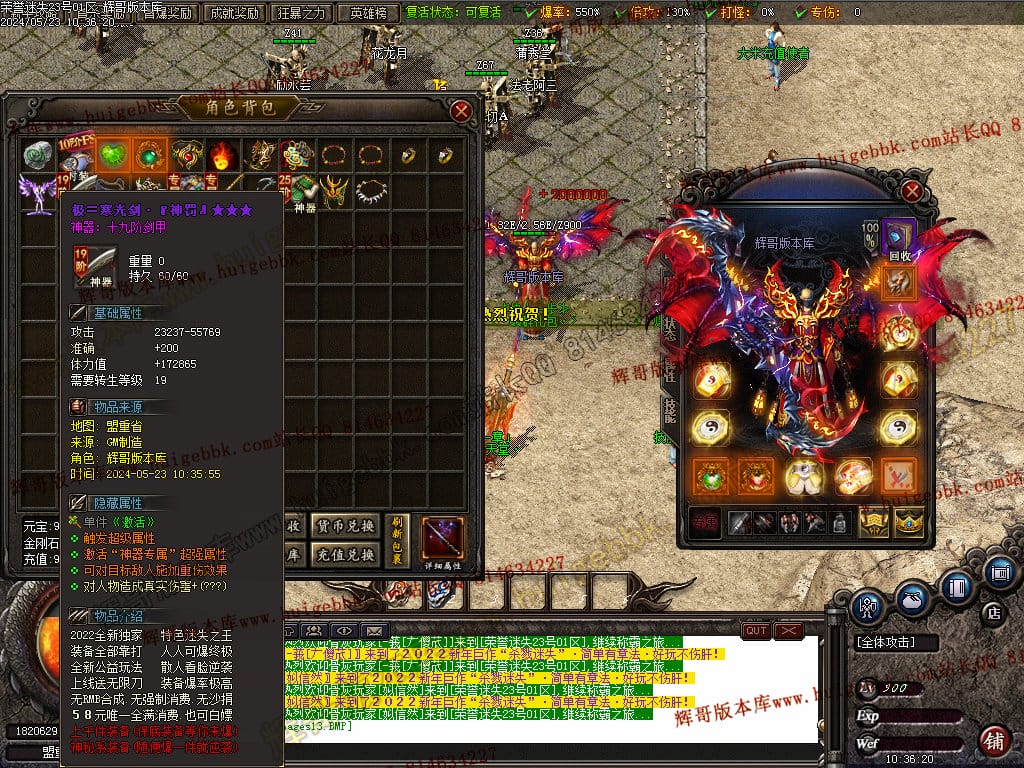Select the green heart gem in backpack

(x=111, y=155)
